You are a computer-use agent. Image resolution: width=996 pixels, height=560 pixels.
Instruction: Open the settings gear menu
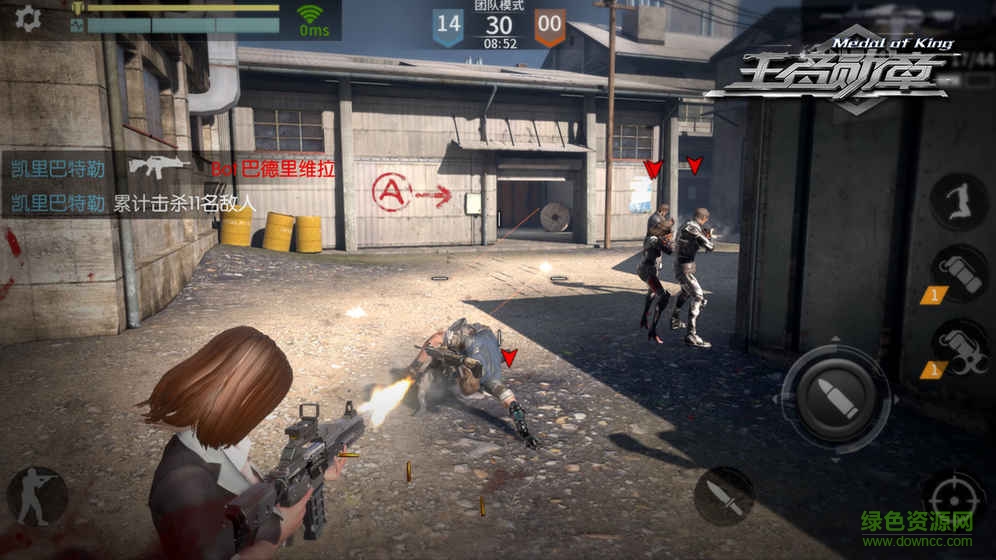pyautogui.click(x=28, y=19)
